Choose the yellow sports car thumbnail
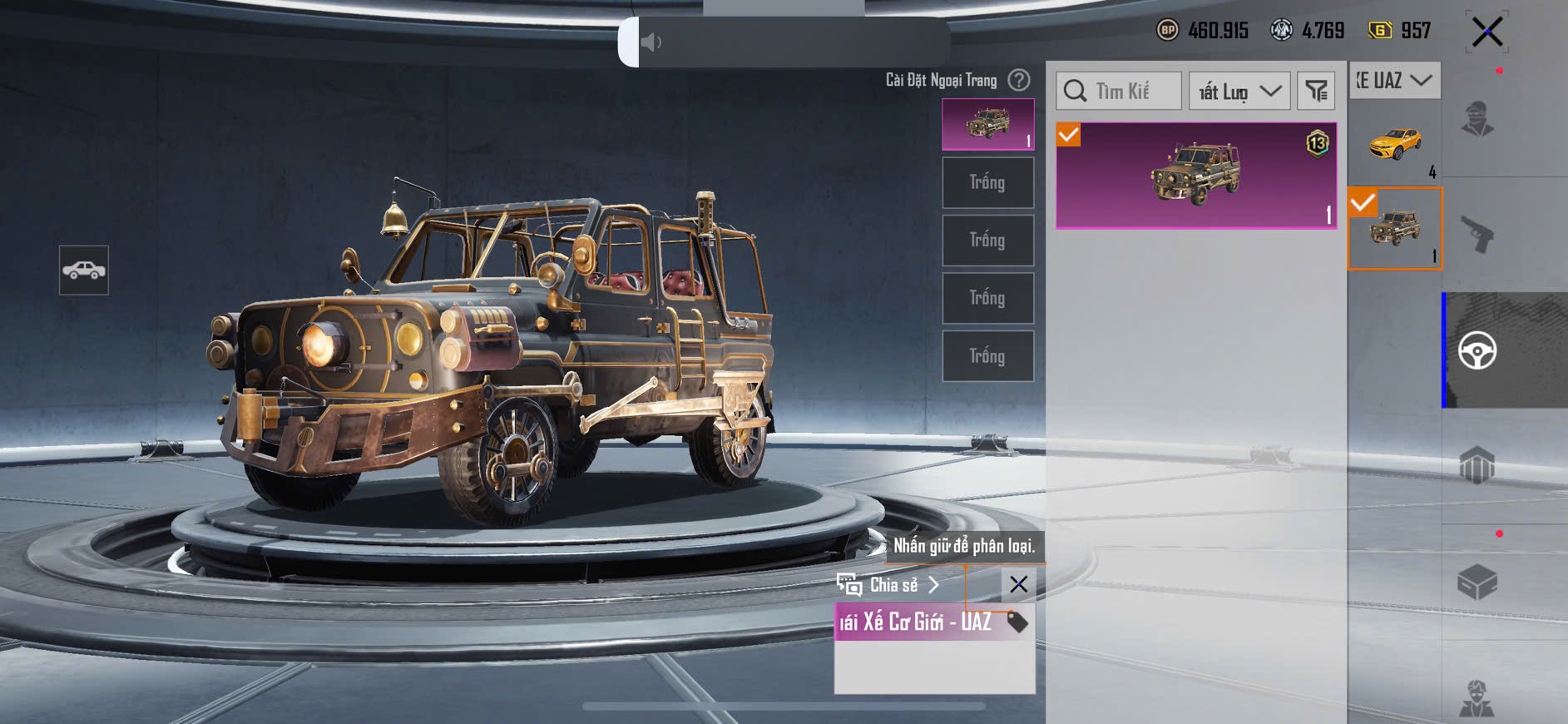Image resolution: width=1568 pixels, height=724 pixels. [x=1395, y=142]
